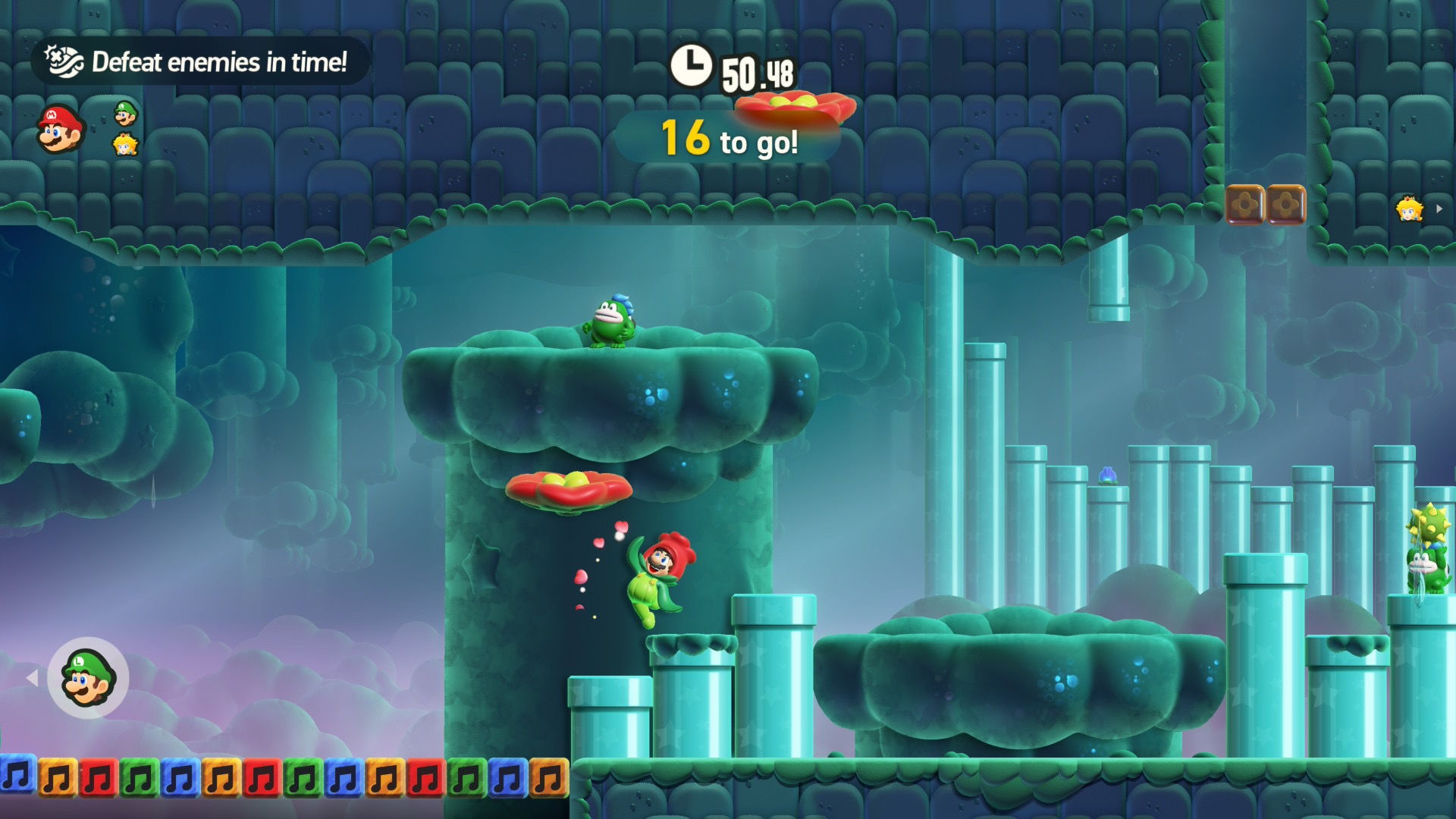The height and width of the screenshot is (819, 1456).
Task: Click the circular Luigi off-screen indicator bubble
Action: click(88, 677)
